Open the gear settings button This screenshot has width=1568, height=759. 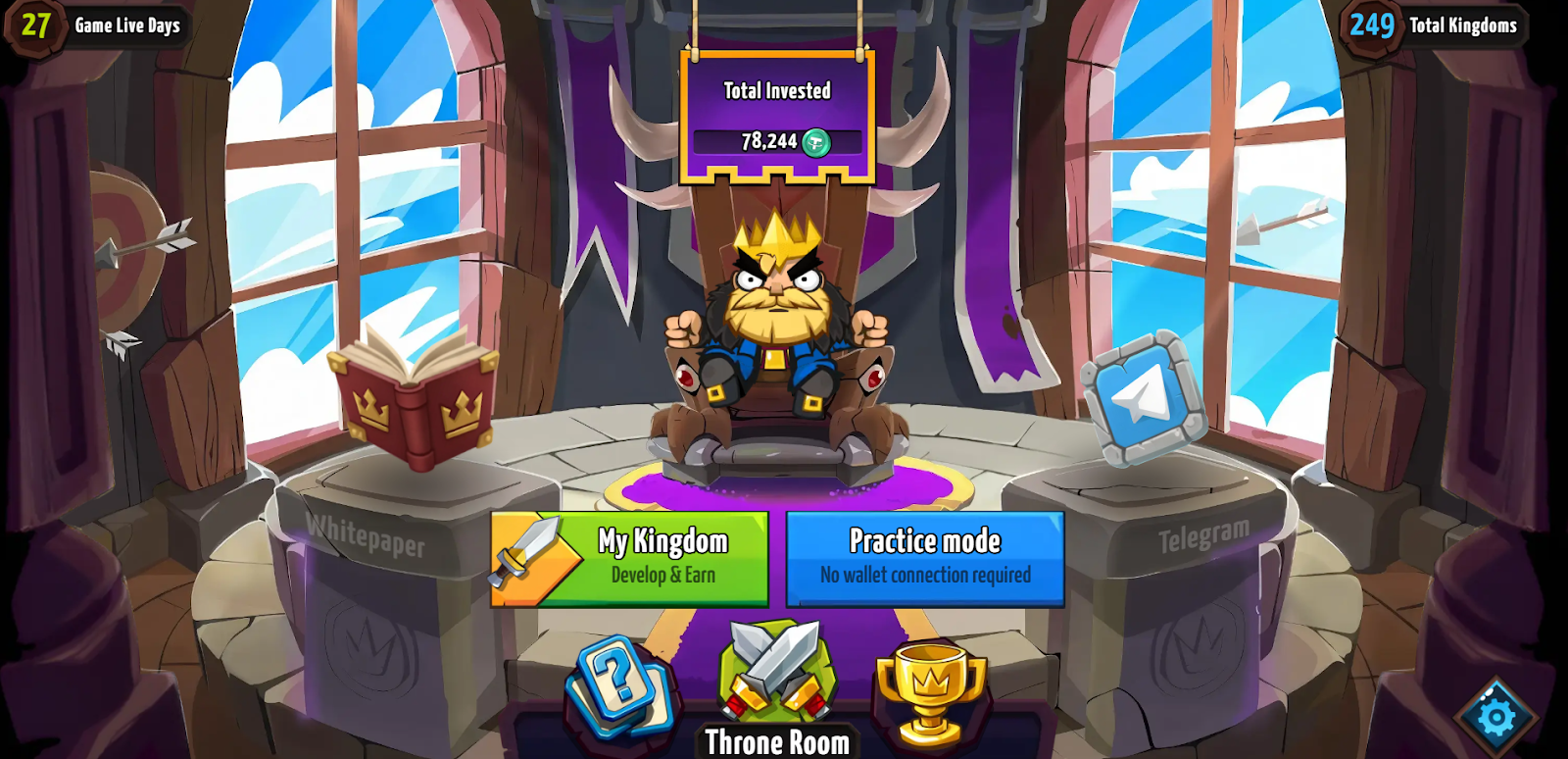tap(1495, 717)
